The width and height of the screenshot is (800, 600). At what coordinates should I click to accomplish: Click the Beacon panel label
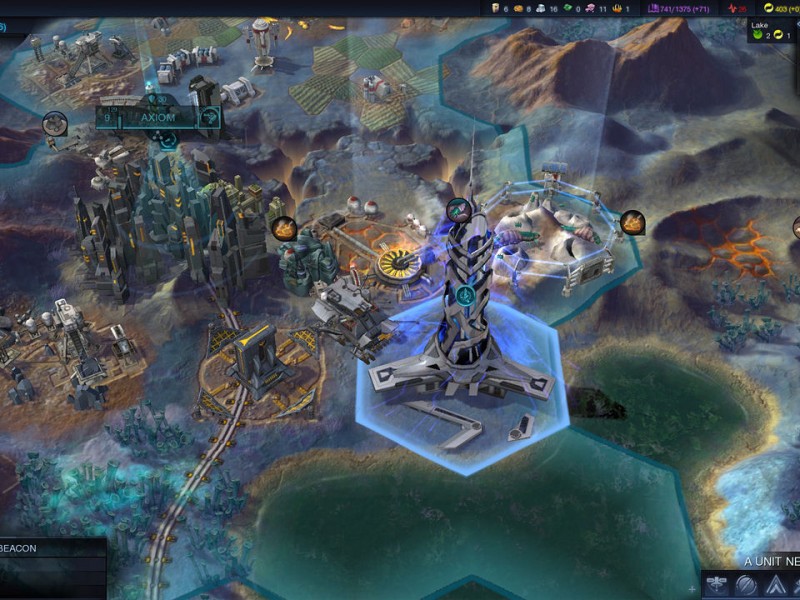(x=20, y=548)
